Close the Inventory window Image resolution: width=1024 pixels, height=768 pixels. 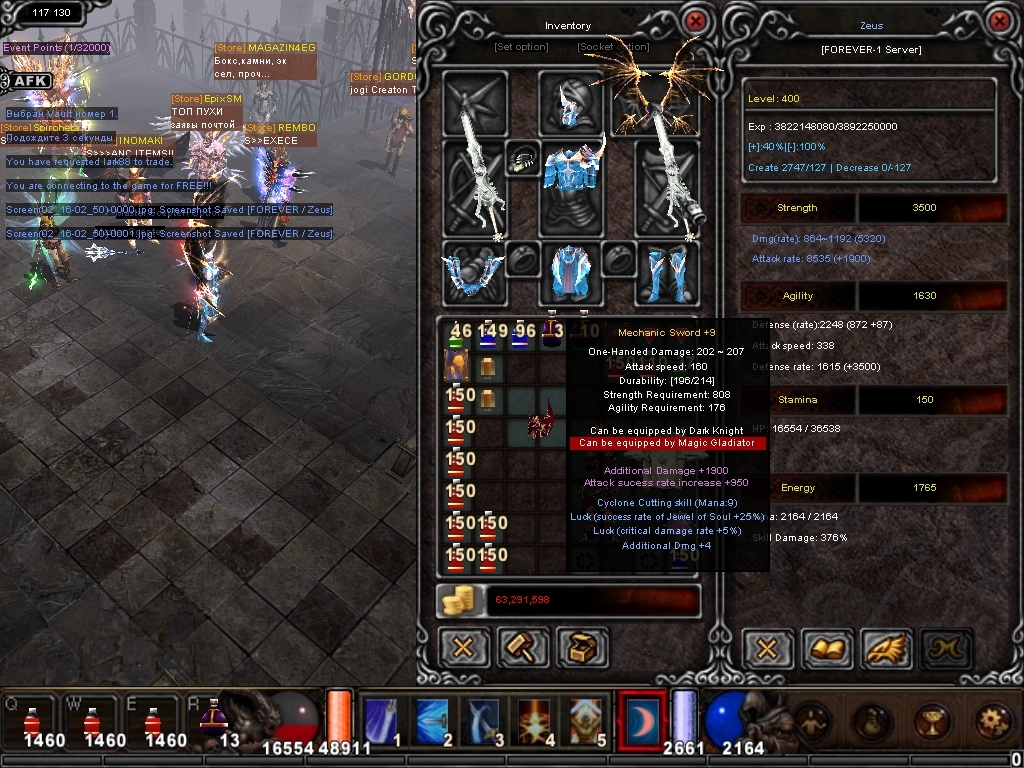click(x=695, y=21)
